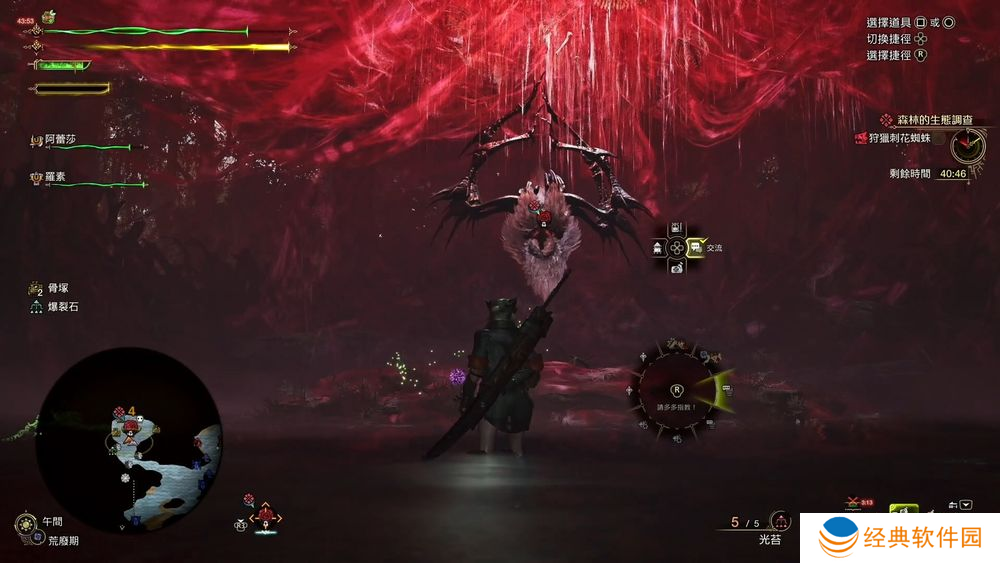The width and height of the screenshot is (1000, 563).
Task: Click the red monster marker on the minimap
Action: point(131,430)
